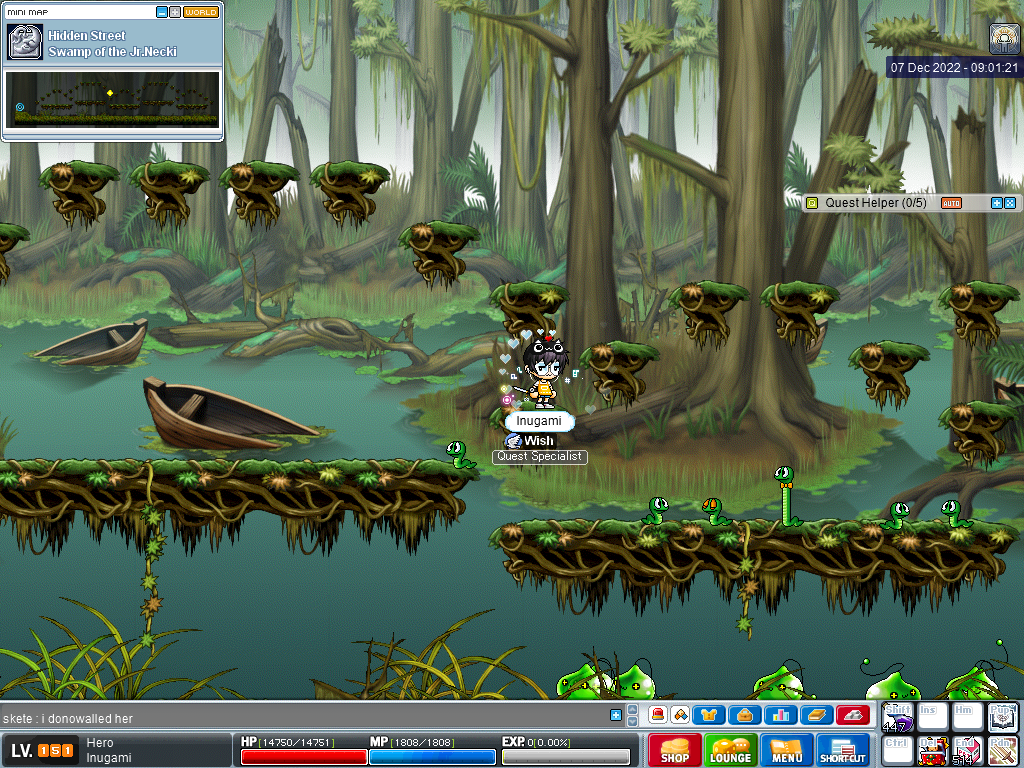Viewport: 1024px width, 768px height.
Task: Open the buff icon in top-right corner
Action: [x=1004, y=38]
